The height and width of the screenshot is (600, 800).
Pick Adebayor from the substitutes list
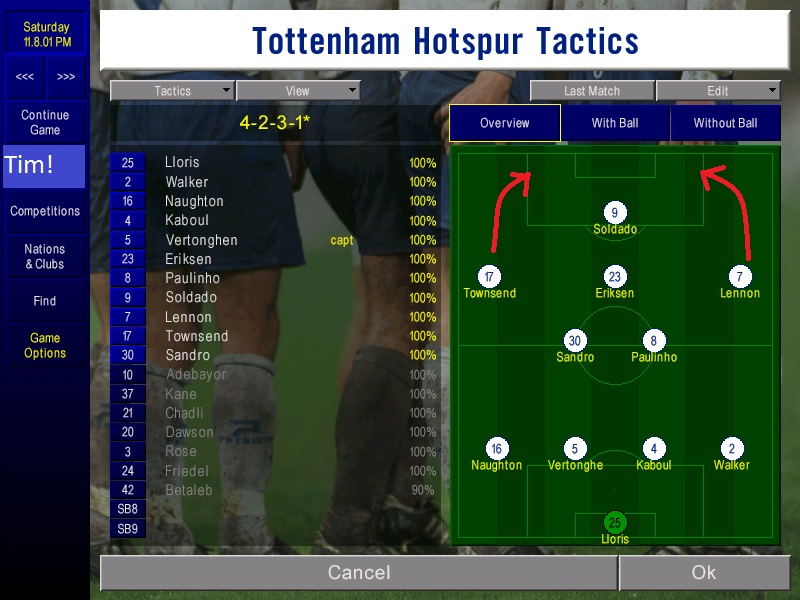click(x=196, y=375)
